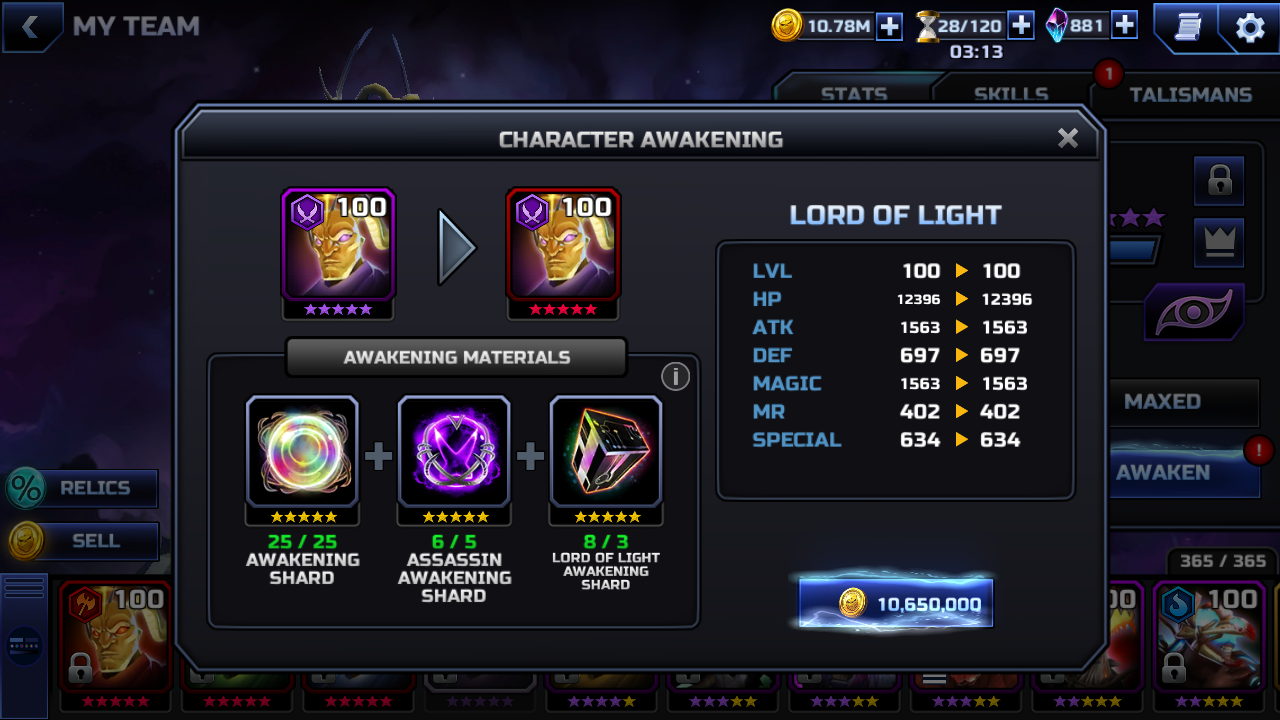Image resolution: width=1280 pixels, height=720 pixels.
Task: Go back from My Team
Action: click(x=30, y=27)
